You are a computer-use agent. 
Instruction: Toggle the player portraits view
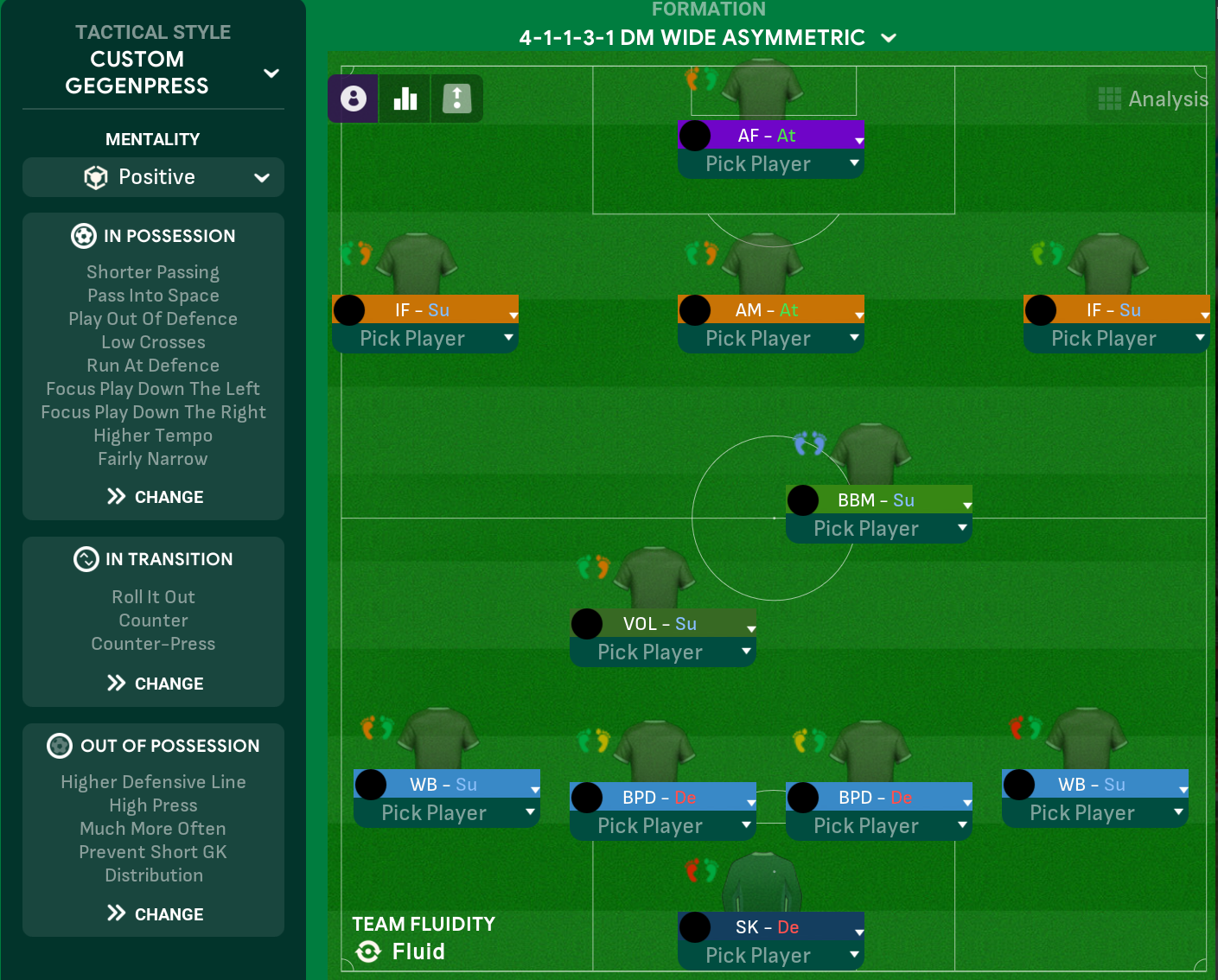pos(353,99)
